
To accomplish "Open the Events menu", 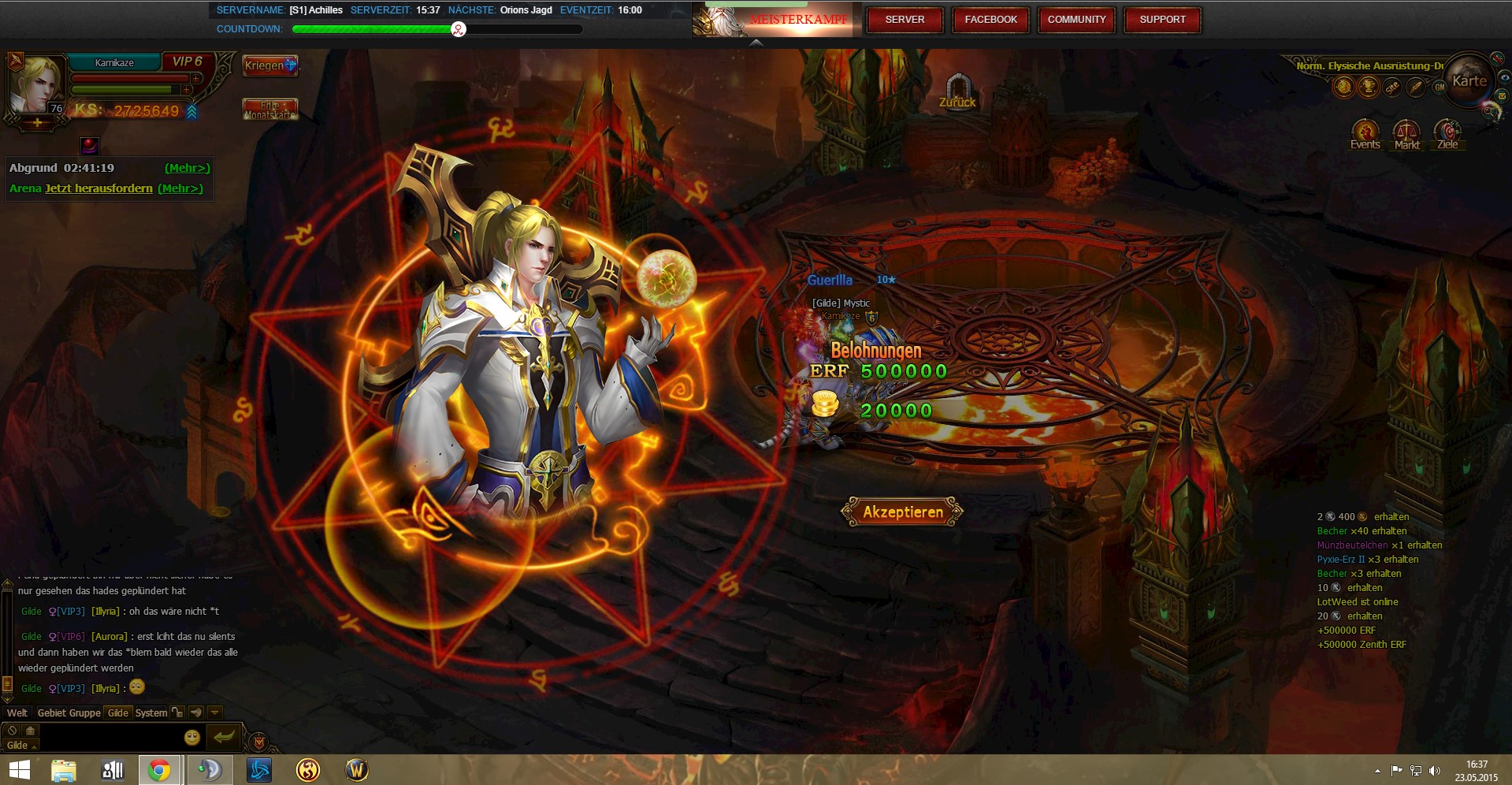I will click(x=1365, y=133).
